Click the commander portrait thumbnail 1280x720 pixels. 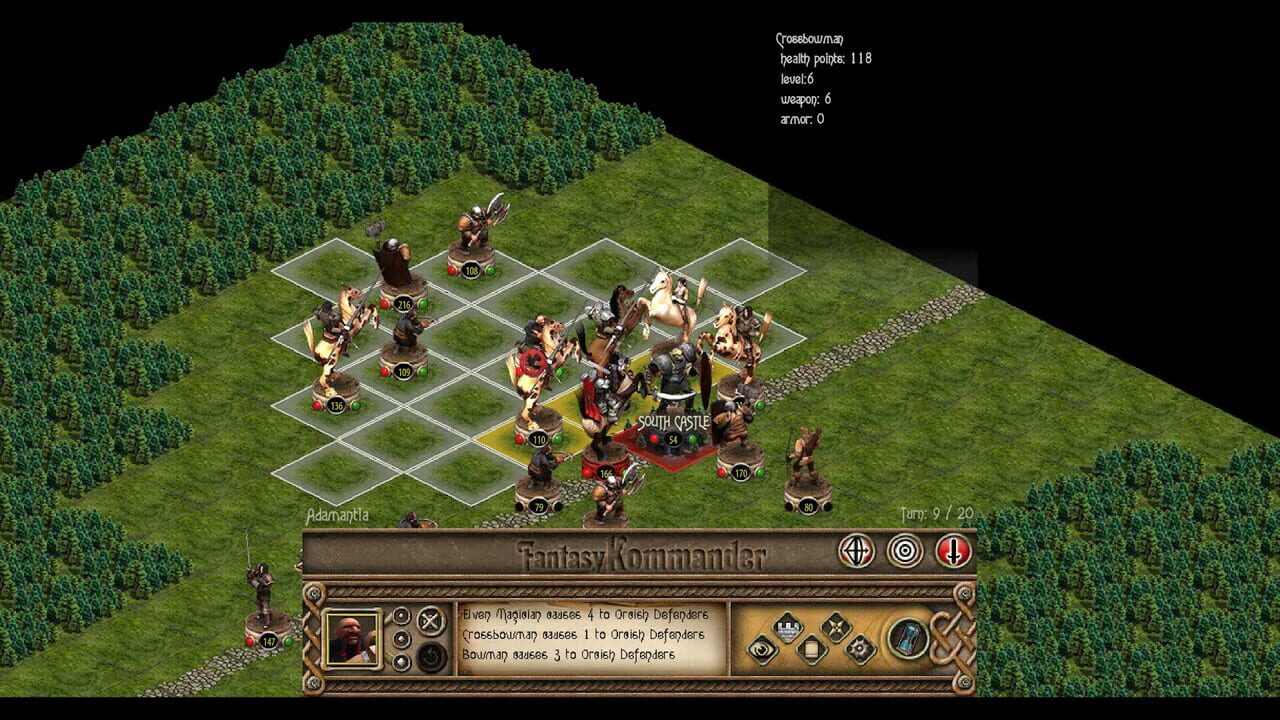click(354, 639)
